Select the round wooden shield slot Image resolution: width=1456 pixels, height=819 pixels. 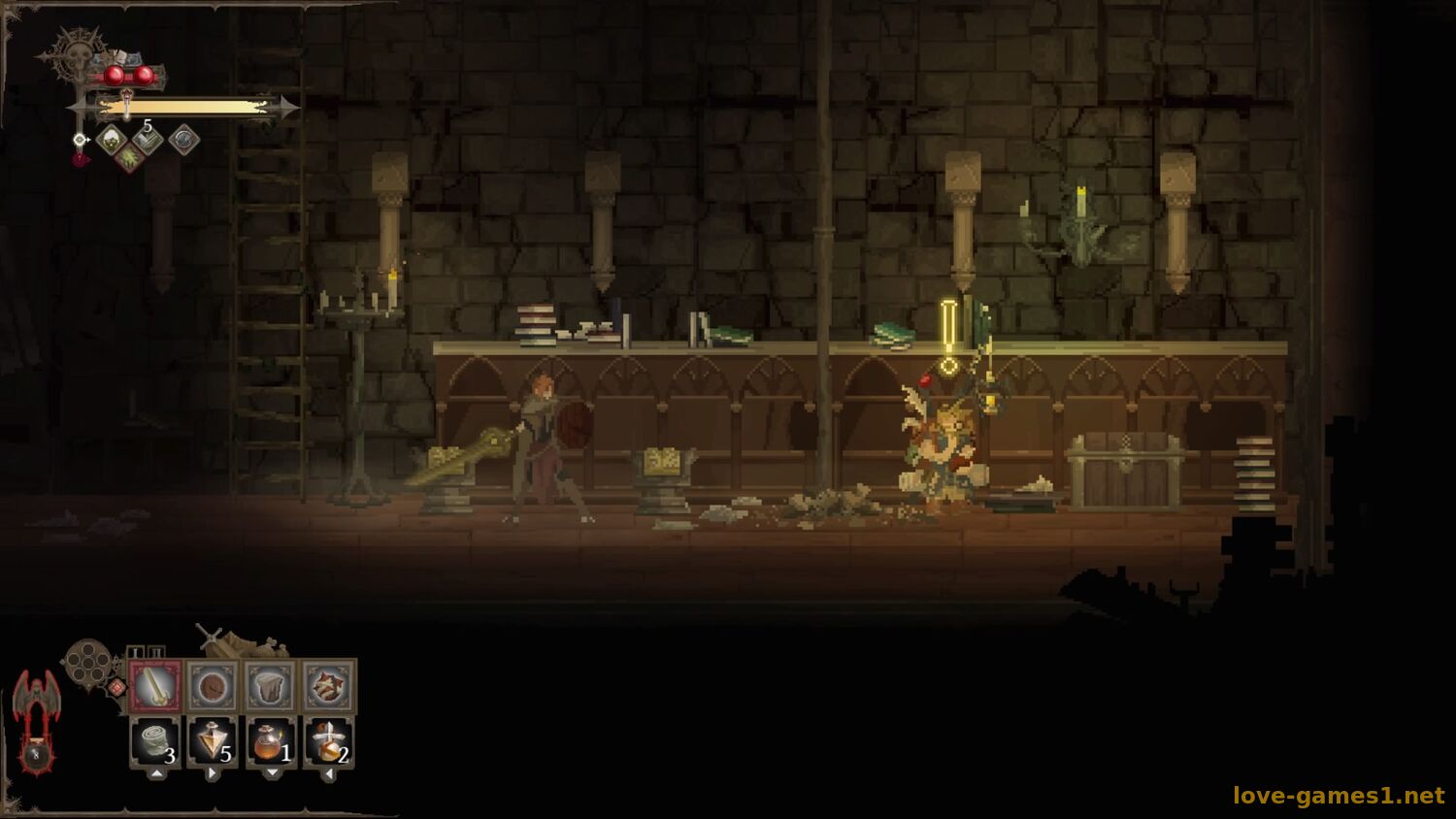pos(213,687)
